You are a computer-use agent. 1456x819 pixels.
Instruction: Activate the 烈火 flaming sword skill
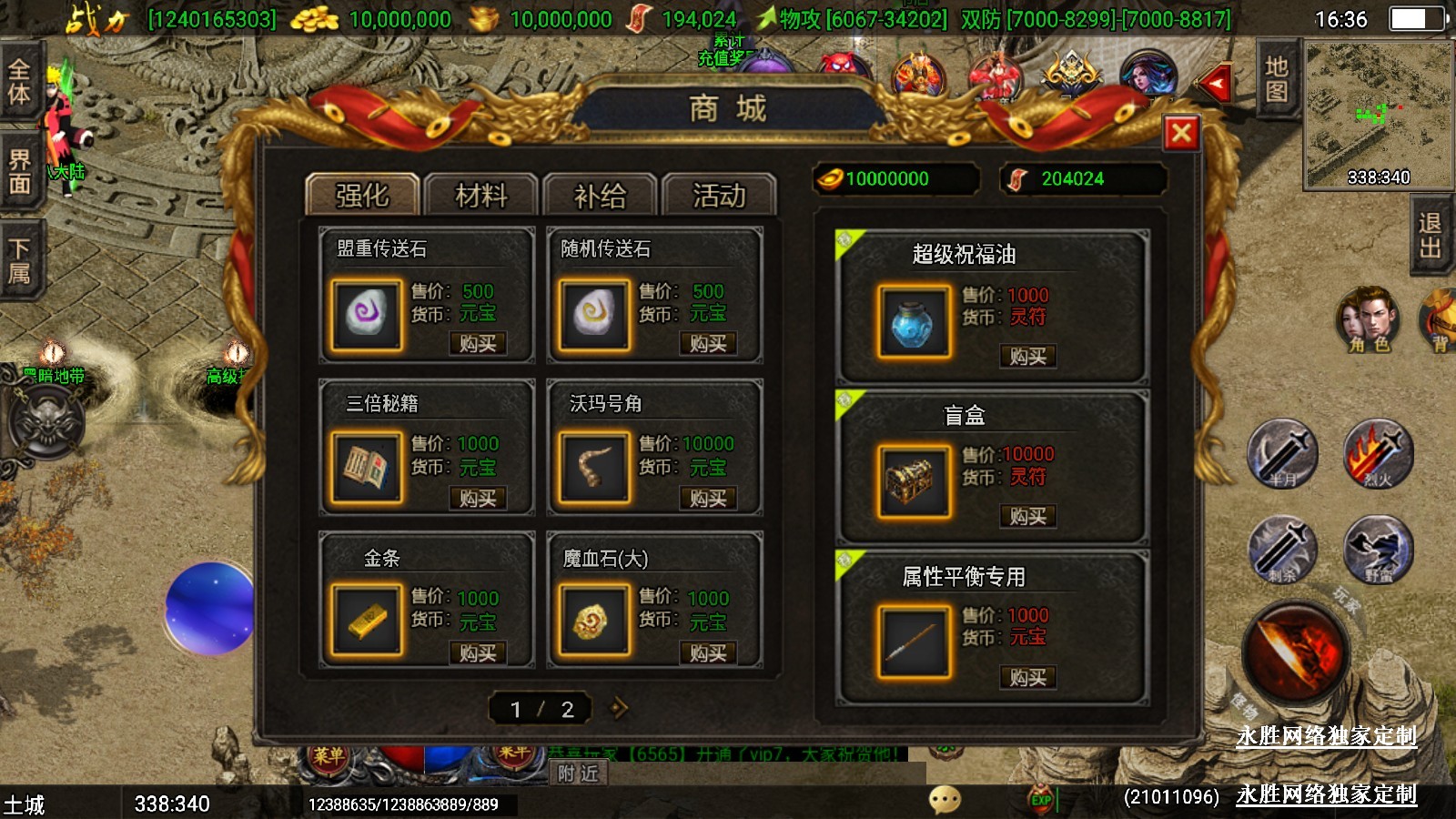pos(1378,453)
